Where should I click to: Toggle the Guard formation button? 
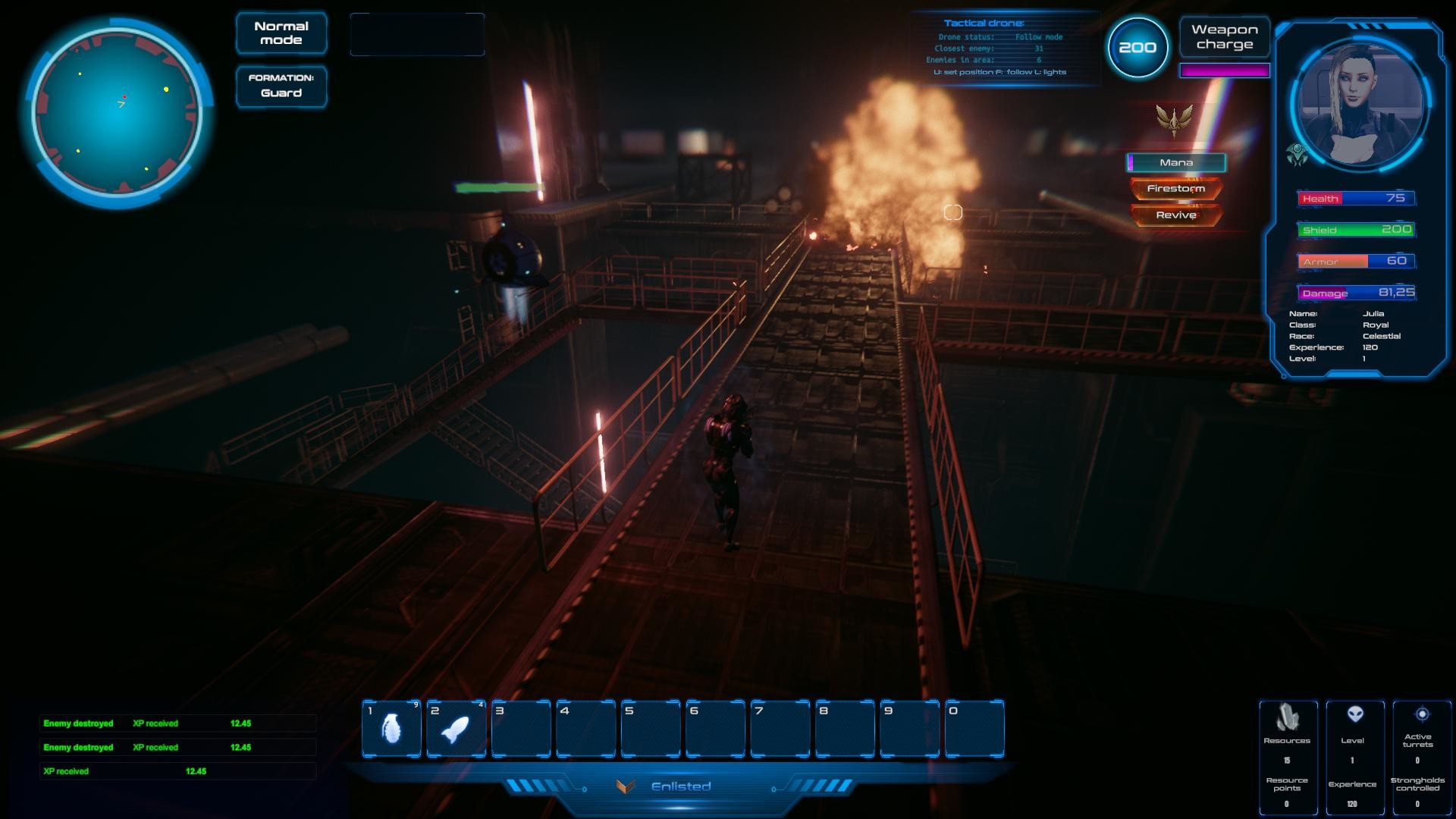click(x=281, y=86)
